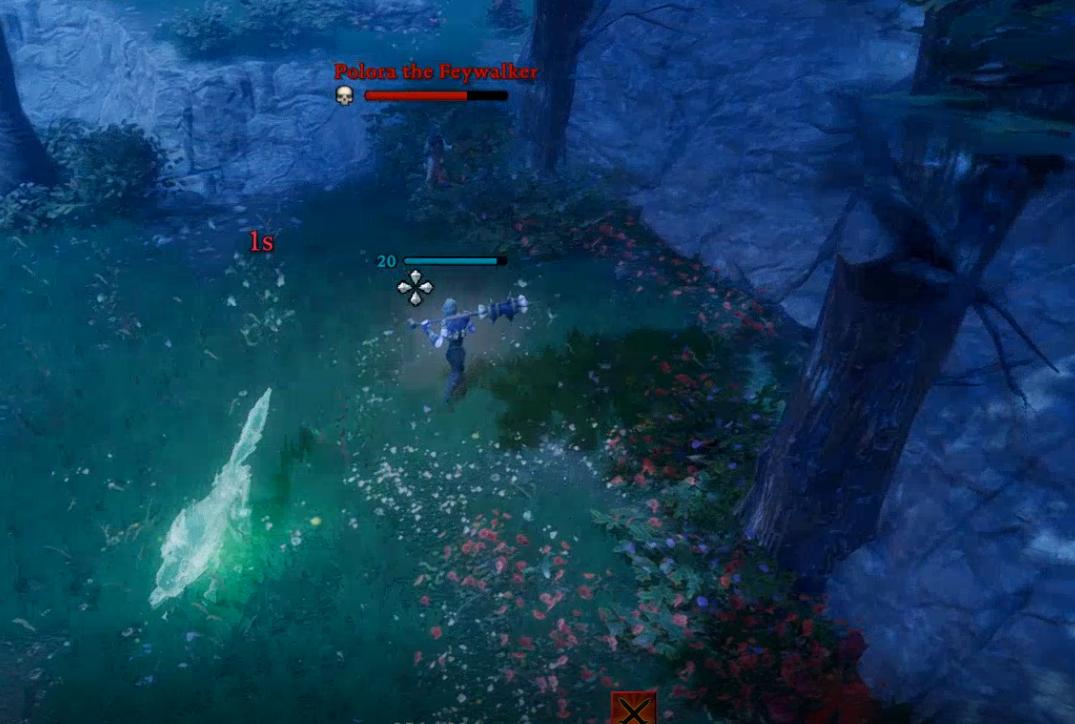1075x724 pixels.
Task: Select the skull icon beside Polora's health bar
Action: (345, 96)
